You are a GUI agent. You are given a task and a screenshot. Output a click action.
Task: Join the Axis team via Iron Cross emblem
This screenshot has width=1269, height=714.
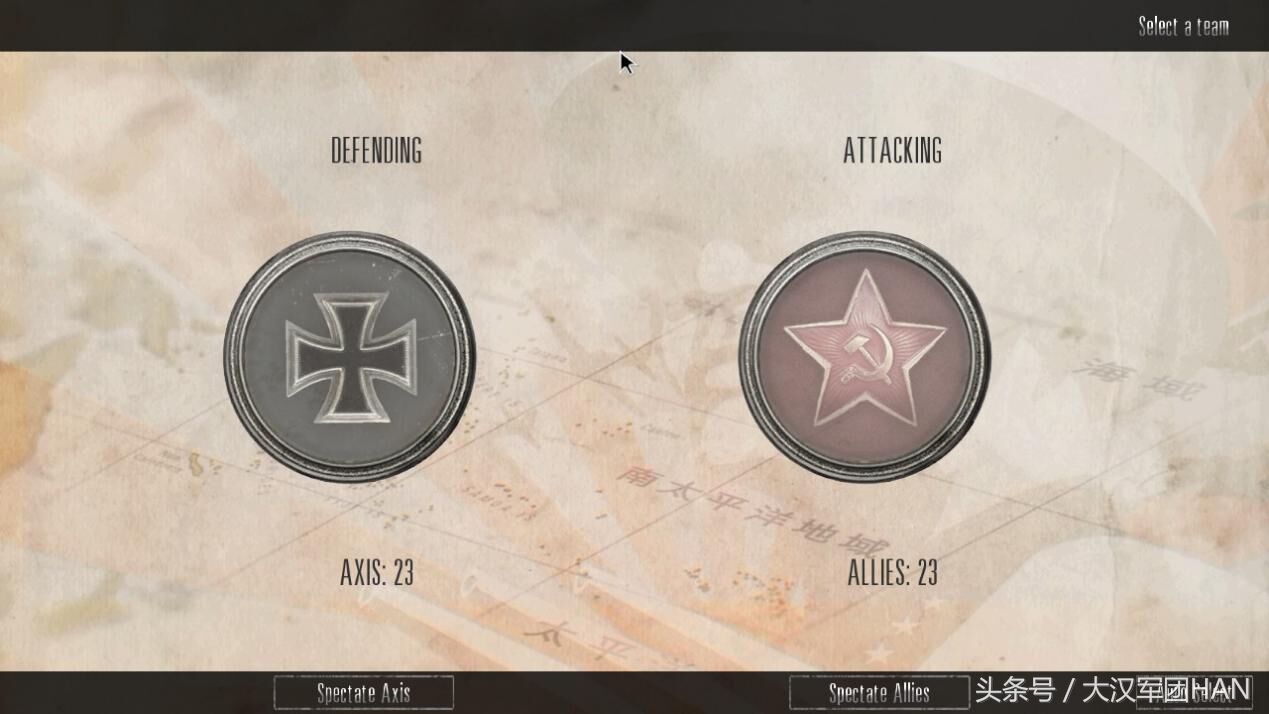tap(349, 357)
